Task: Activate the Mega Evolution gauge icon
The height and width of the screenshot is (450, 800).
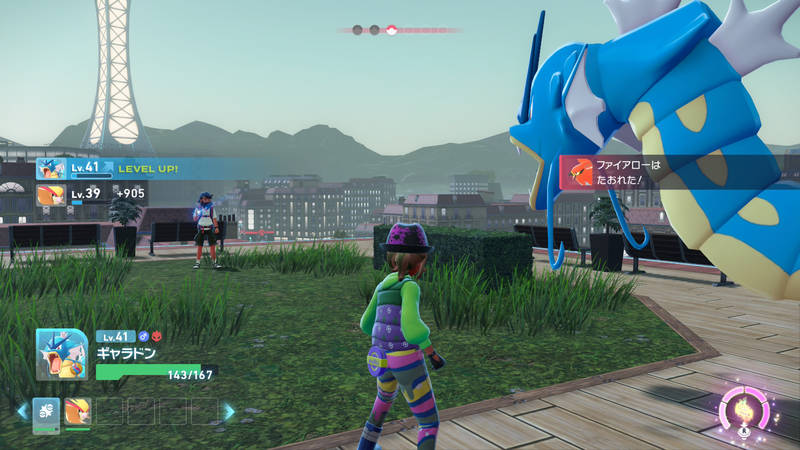Action: click(744, 410)
